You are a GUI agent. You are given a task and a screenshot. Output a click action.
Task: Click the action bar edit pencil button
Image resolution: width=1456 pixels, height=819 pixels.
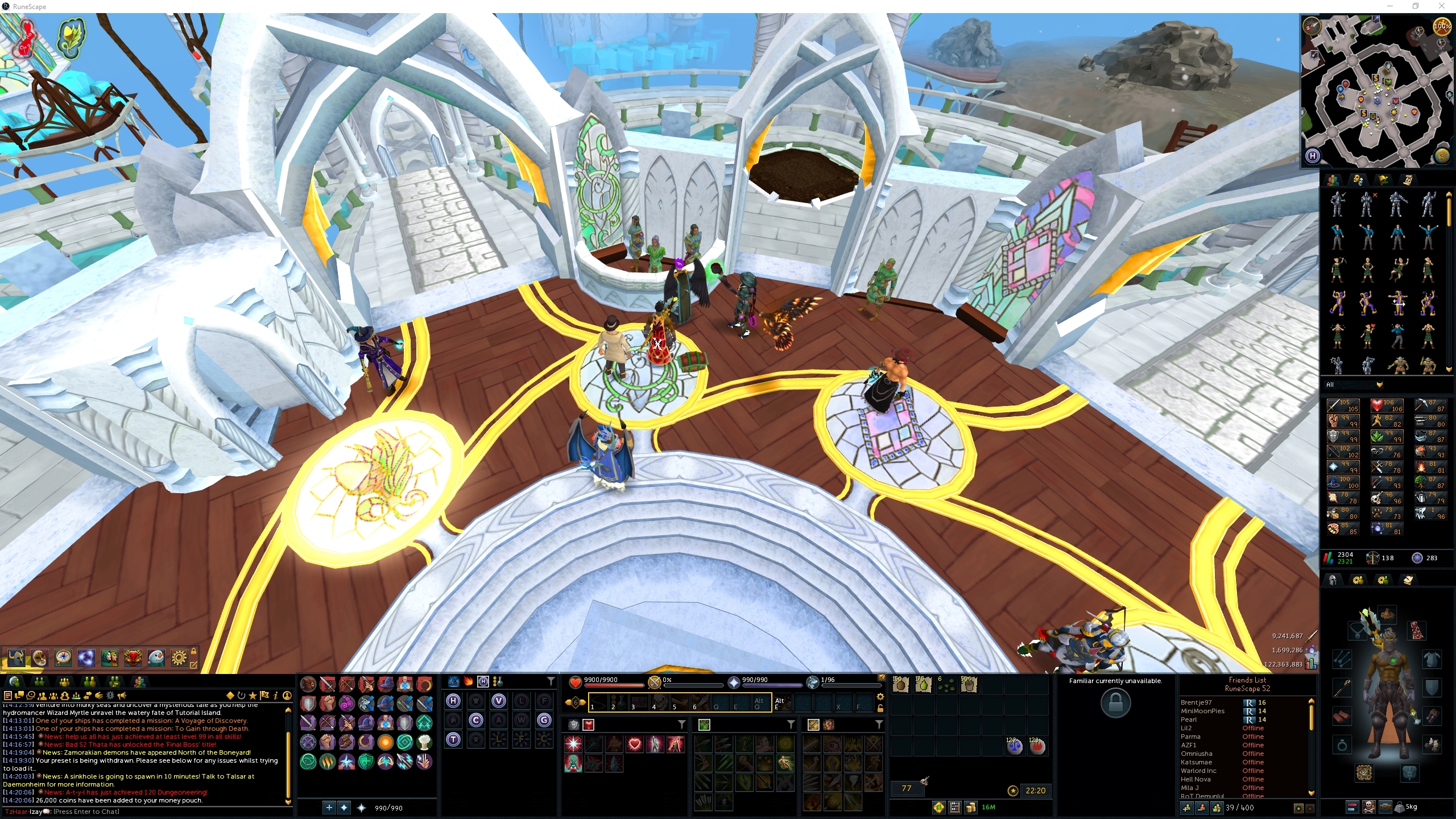coord(195,664)
